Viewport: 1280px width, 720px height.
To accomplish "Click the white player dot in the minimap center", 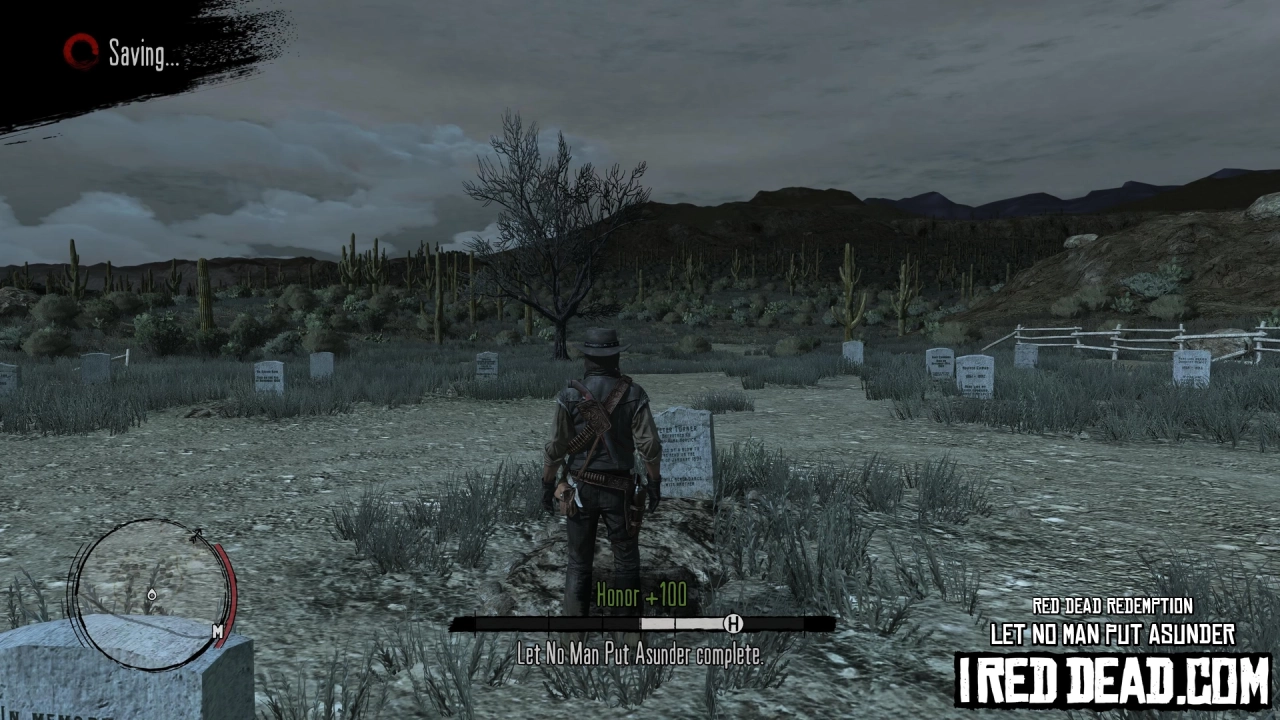I will [152, 595].
